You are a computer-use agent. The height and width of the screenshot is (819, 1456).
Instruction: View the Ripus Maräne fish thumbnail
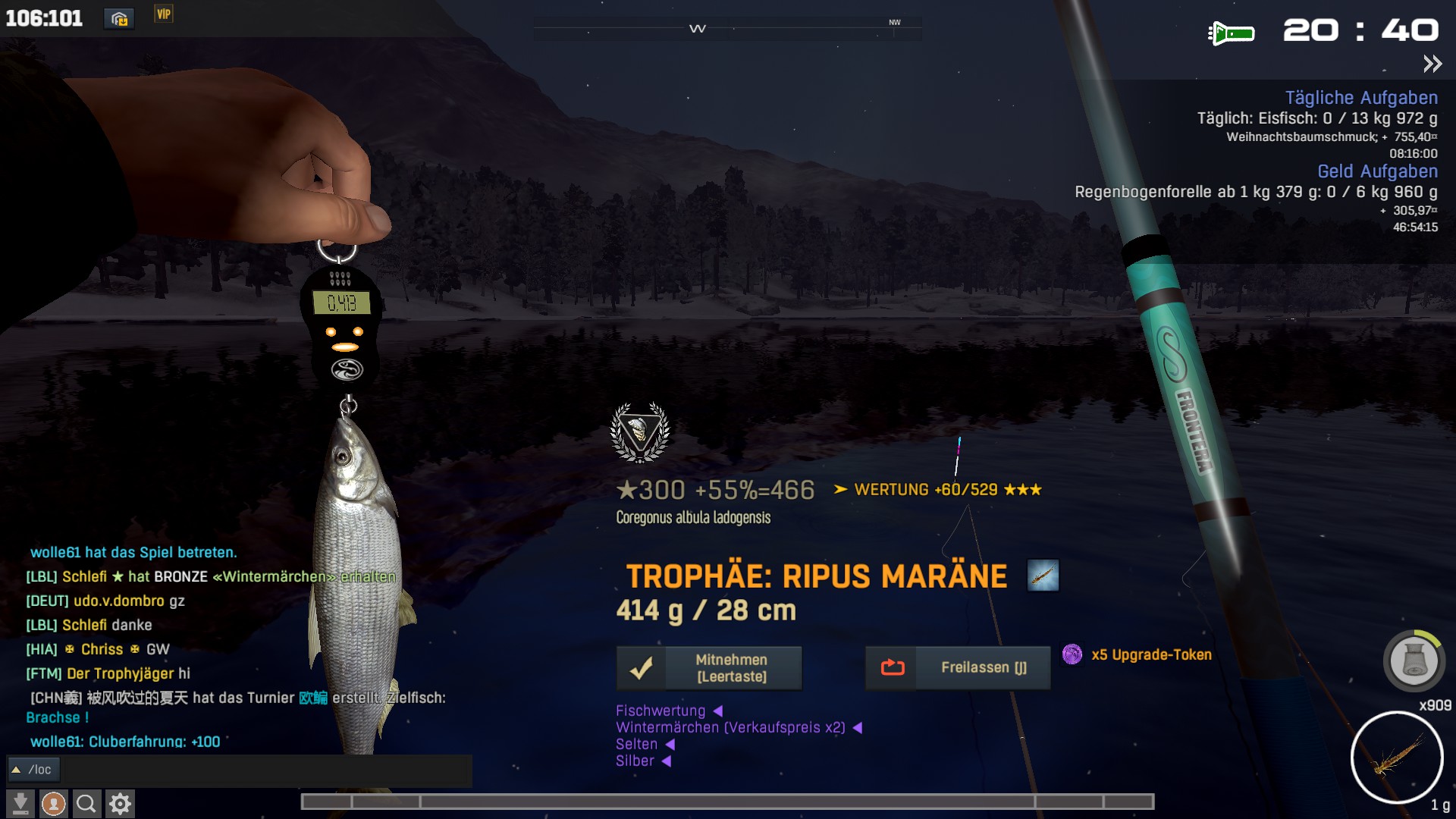1043,576
